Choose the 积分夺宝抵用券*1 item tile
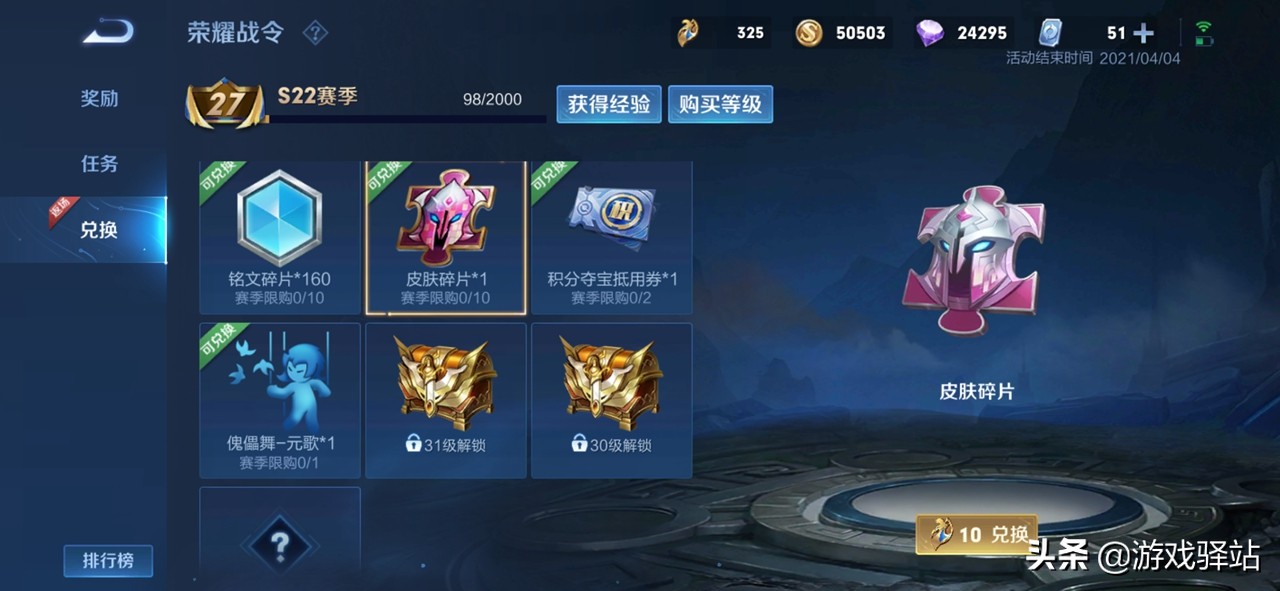Image resolution: width=1280 pixels, height=591 pixels. click(612, 237)
